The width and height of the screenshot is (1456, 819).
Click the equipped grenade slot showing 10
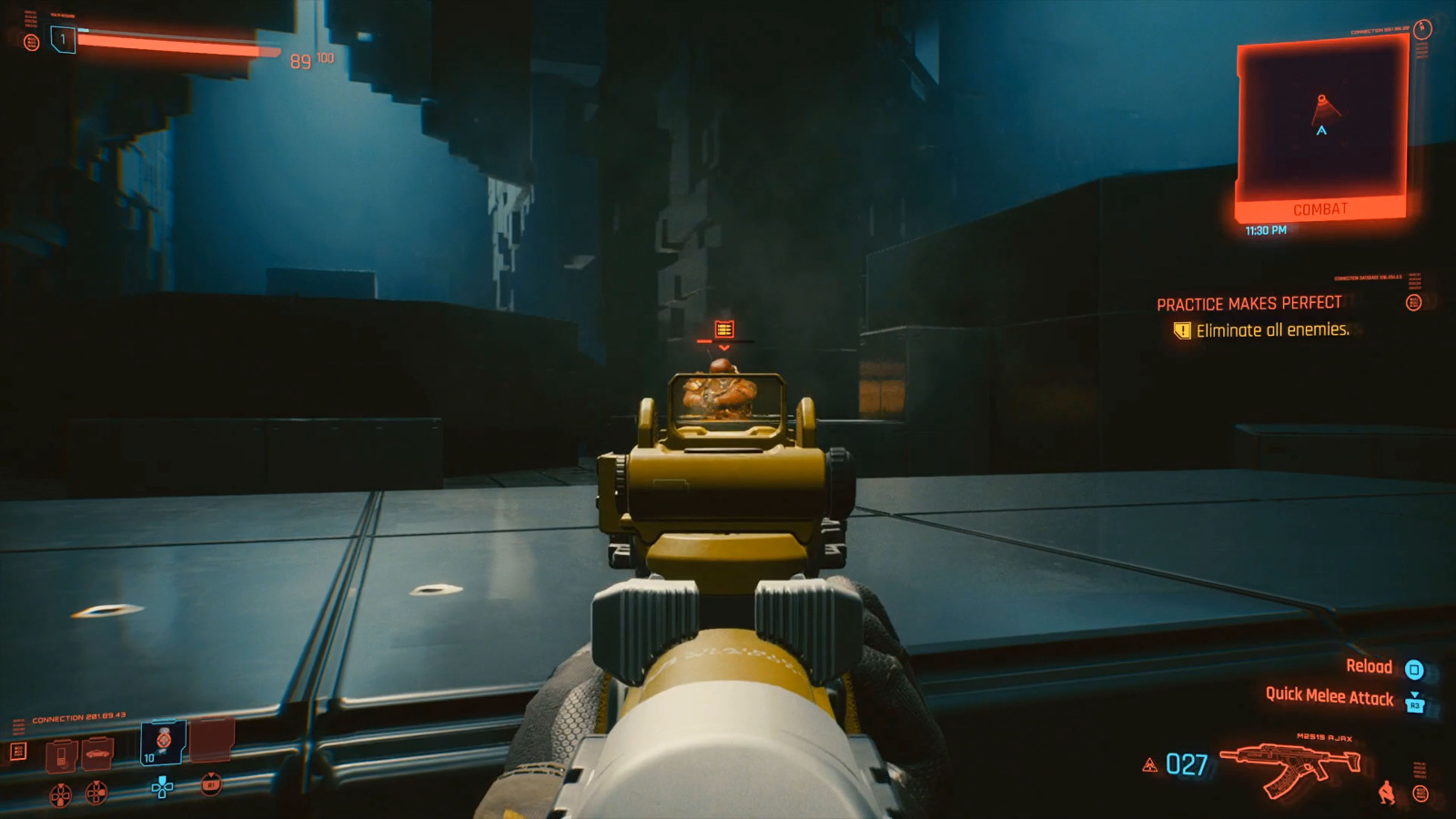pyautogui.click(x=162, y=744)
